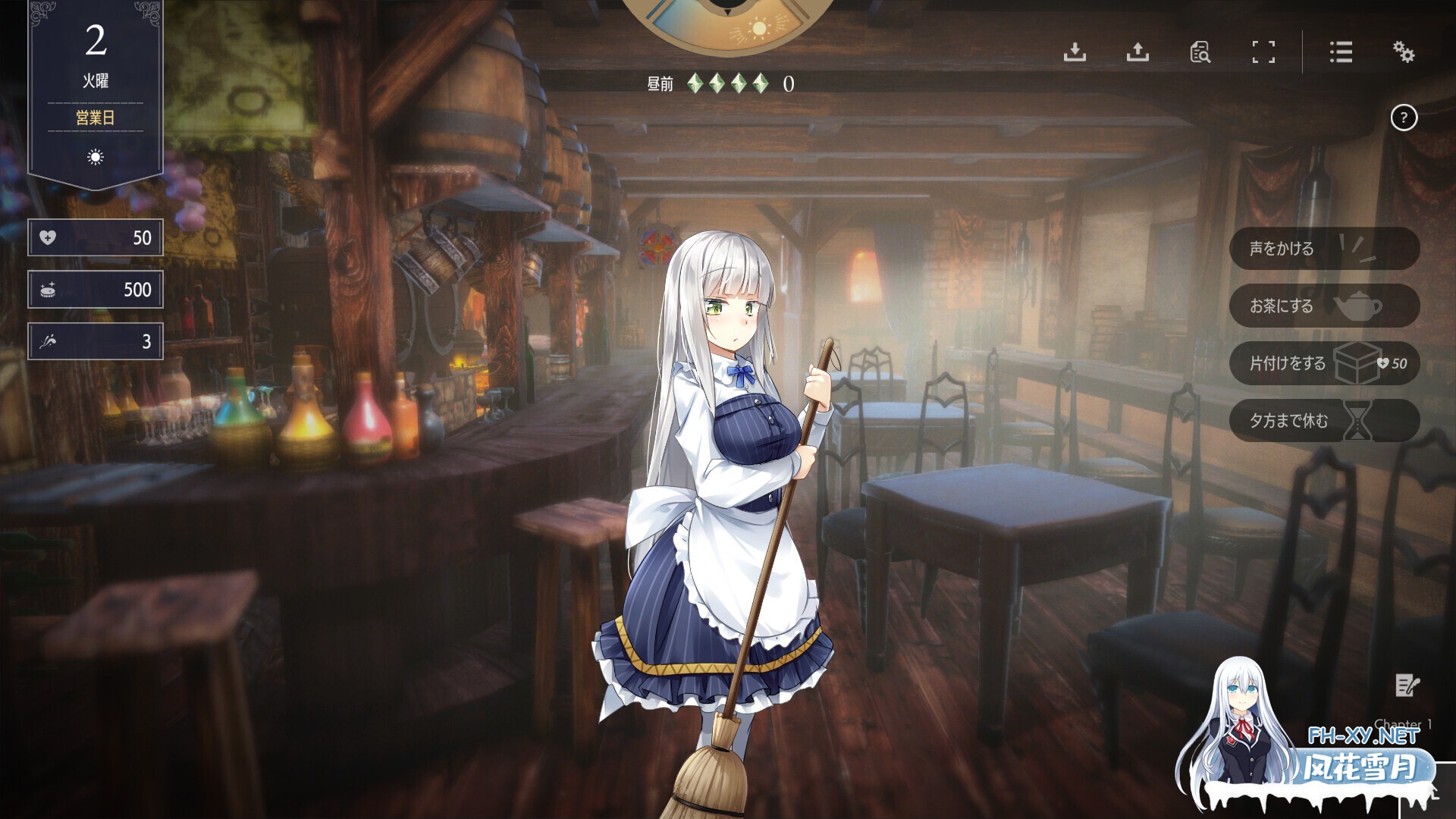Click the splash stat showing 3
Viewport: 1456px width, 819px height.
point(95,340)
